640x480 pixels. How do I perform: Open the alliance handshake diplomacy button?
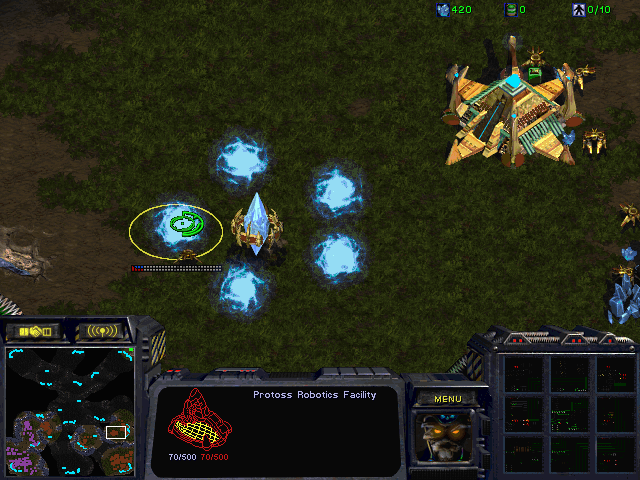point(33,330)
